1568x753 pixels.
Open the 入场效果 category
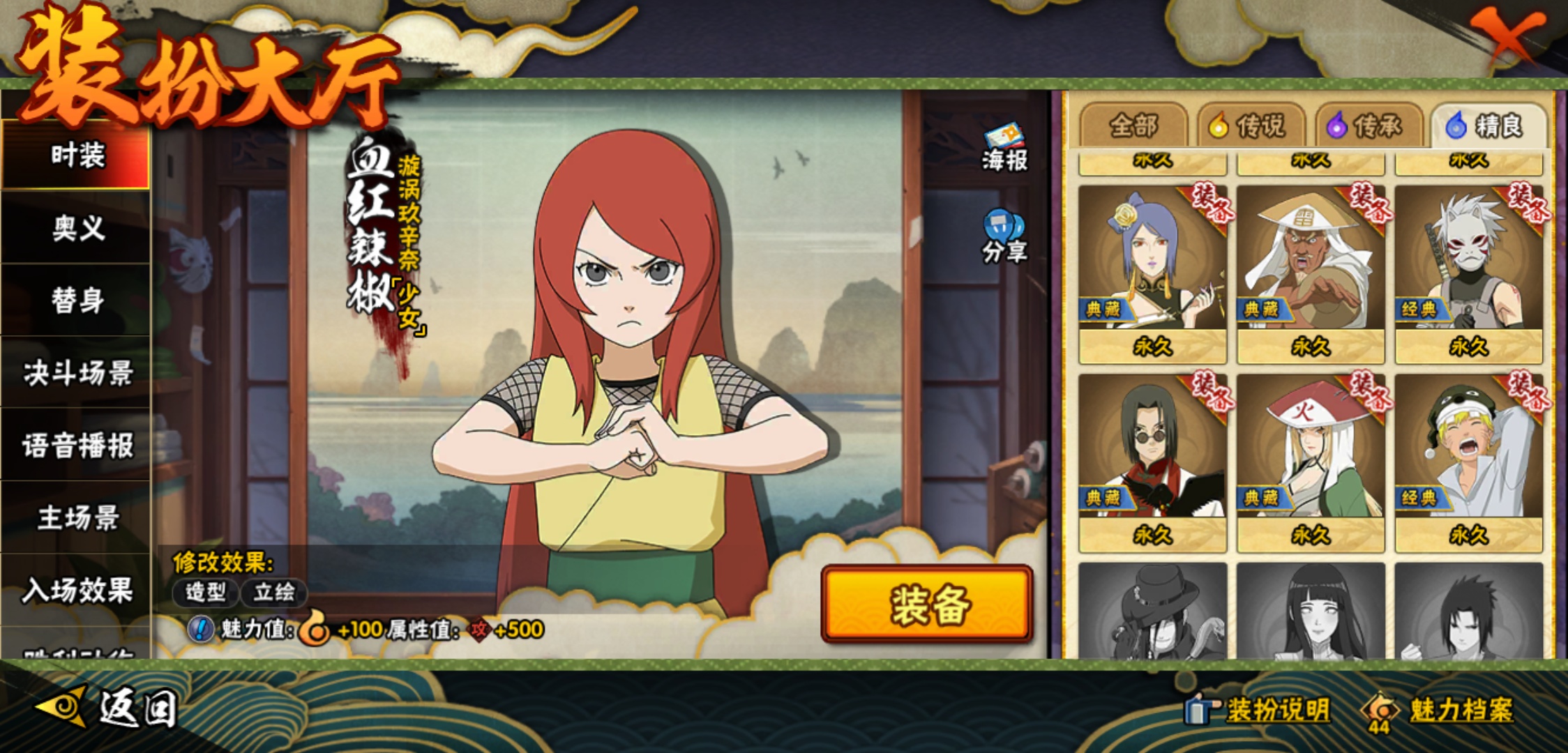[77, 591]
